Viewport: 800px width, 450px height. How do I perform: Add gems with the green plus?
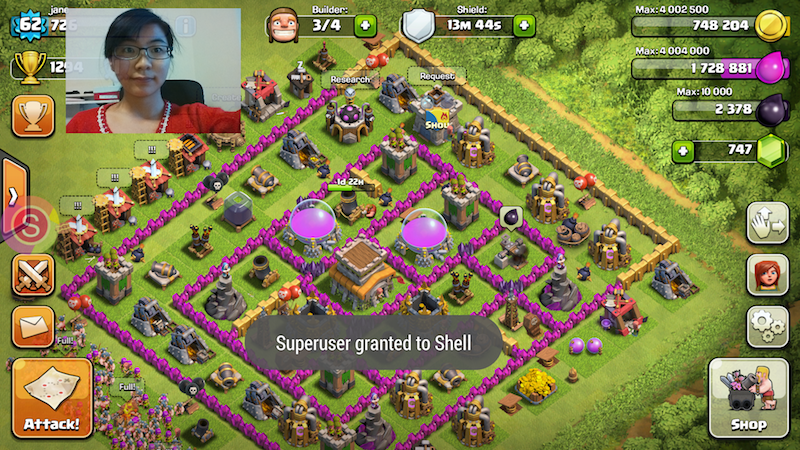(x=684, y=151)
